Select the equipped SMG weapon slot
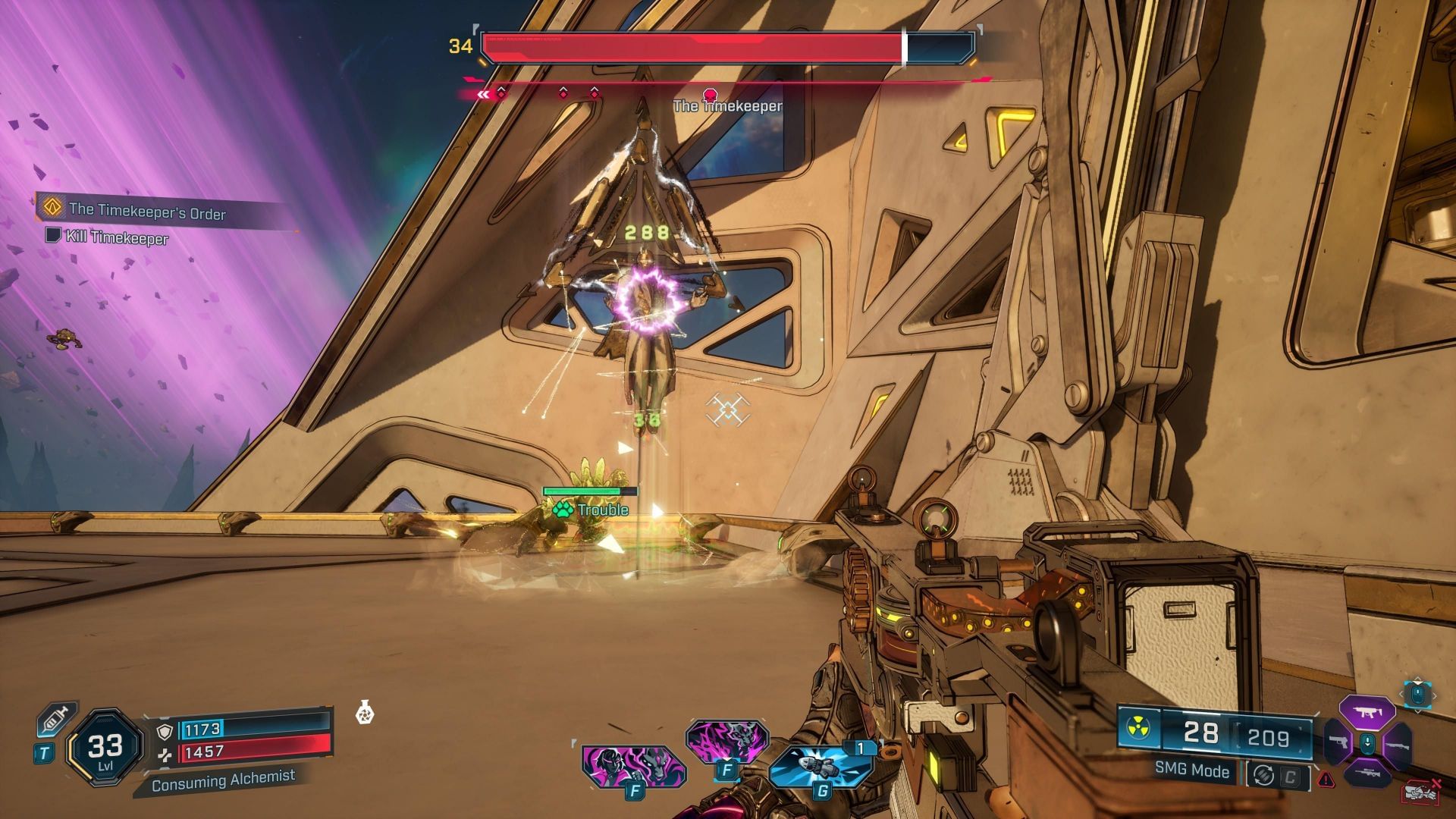This screenshot has width=1456, height=819. pyautogui.click(x=1367, y=712)
